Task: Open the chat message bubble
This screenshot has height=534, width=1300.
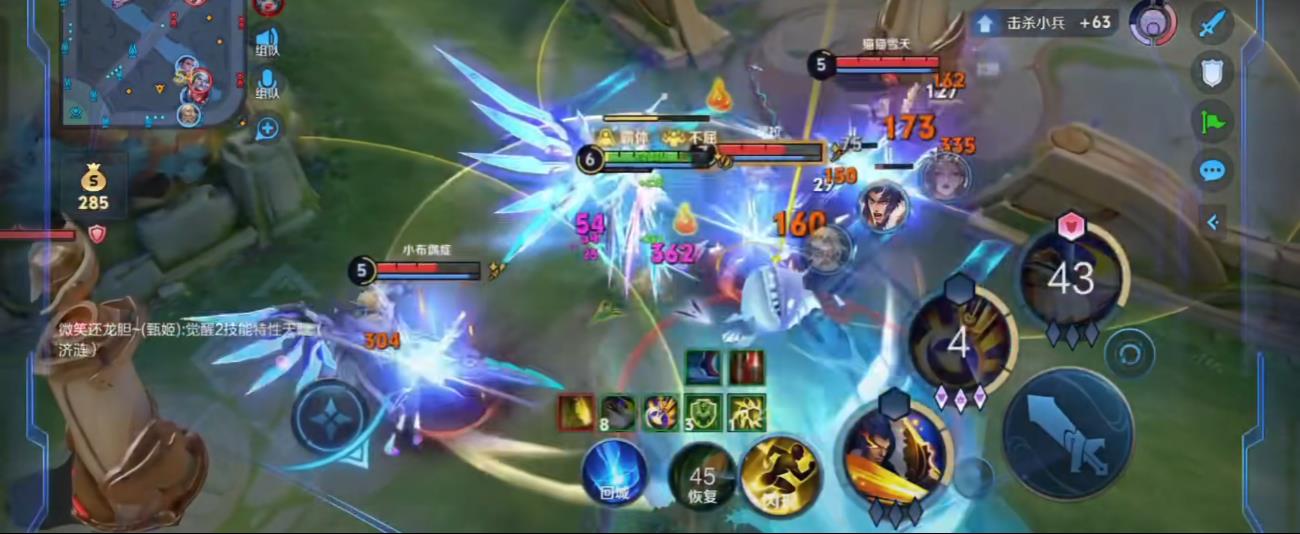Action: (x=1213, y=170)
